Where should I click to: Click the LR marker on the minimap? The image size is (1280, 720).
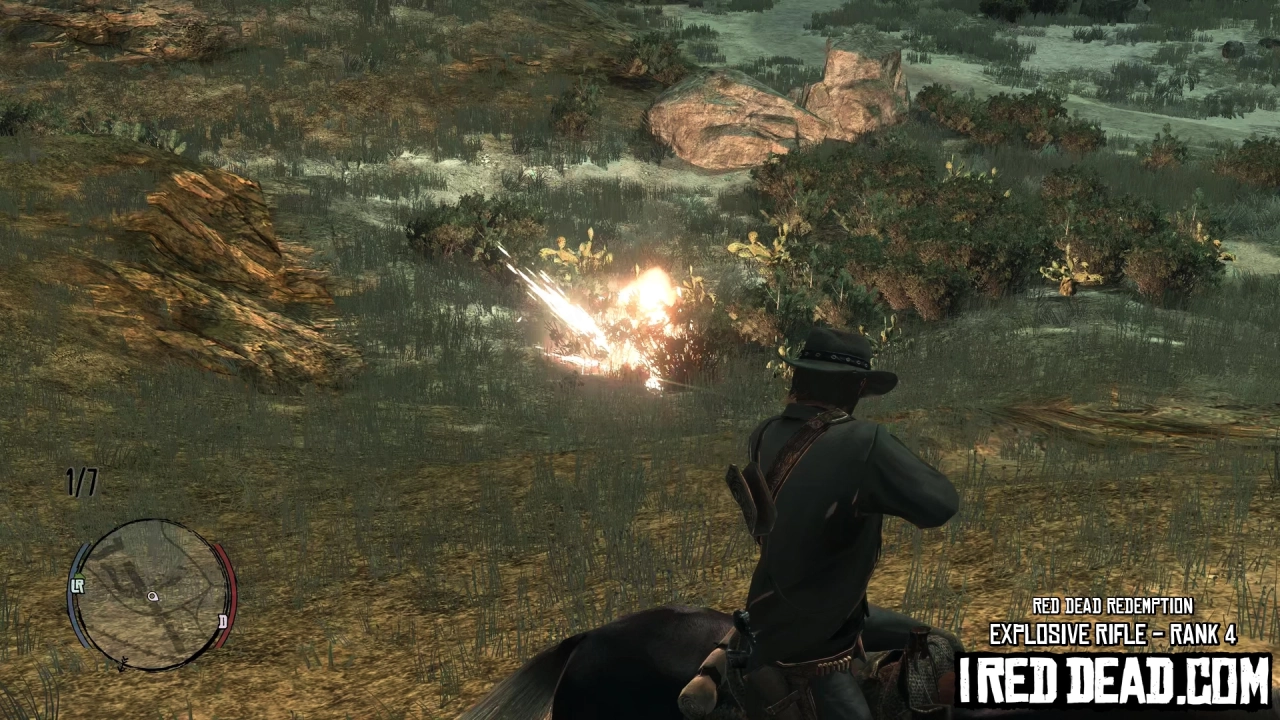coord(77,585)
